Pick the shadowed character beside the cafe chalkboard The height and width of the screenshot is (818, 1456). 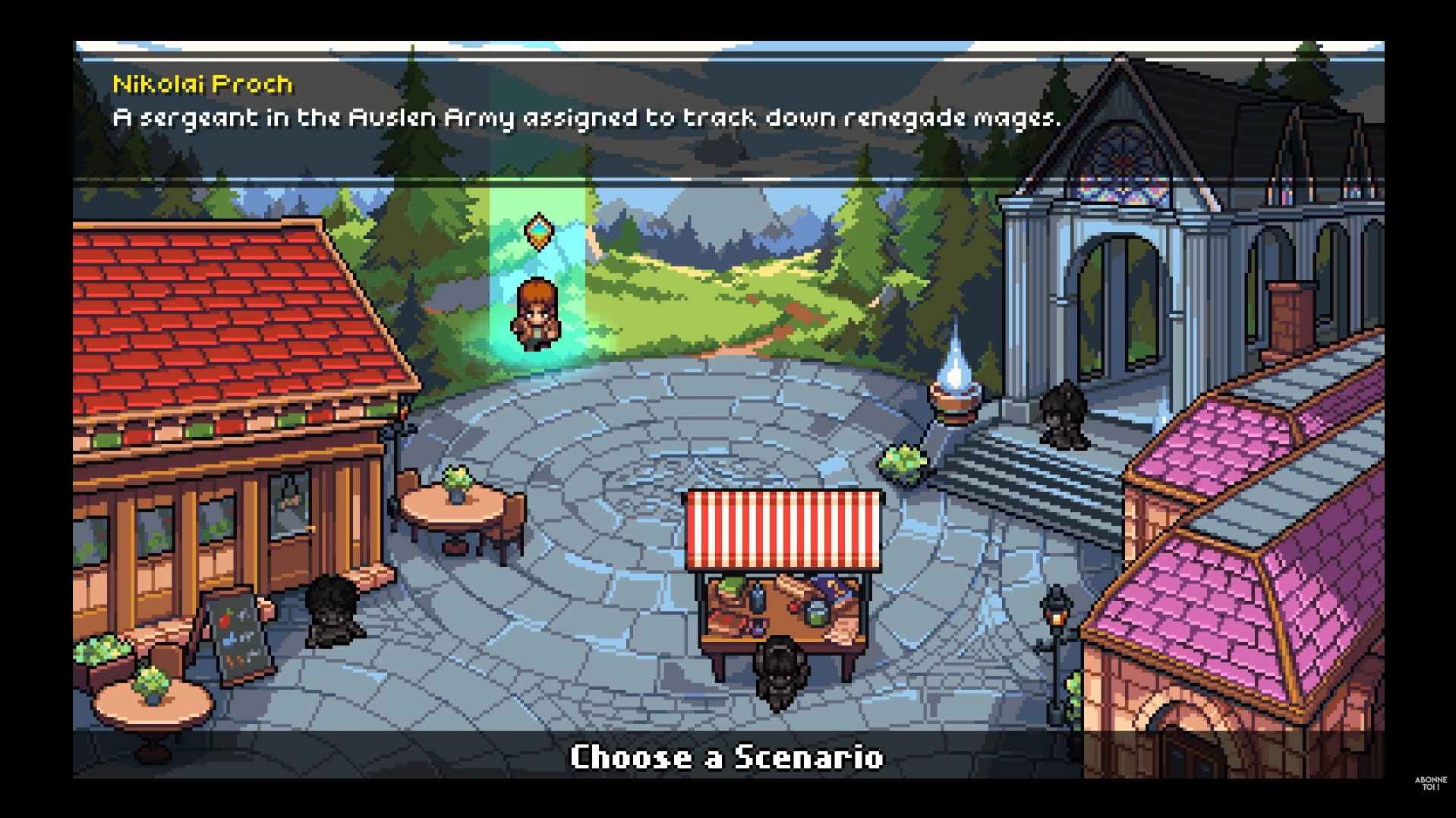pos(332,610)
